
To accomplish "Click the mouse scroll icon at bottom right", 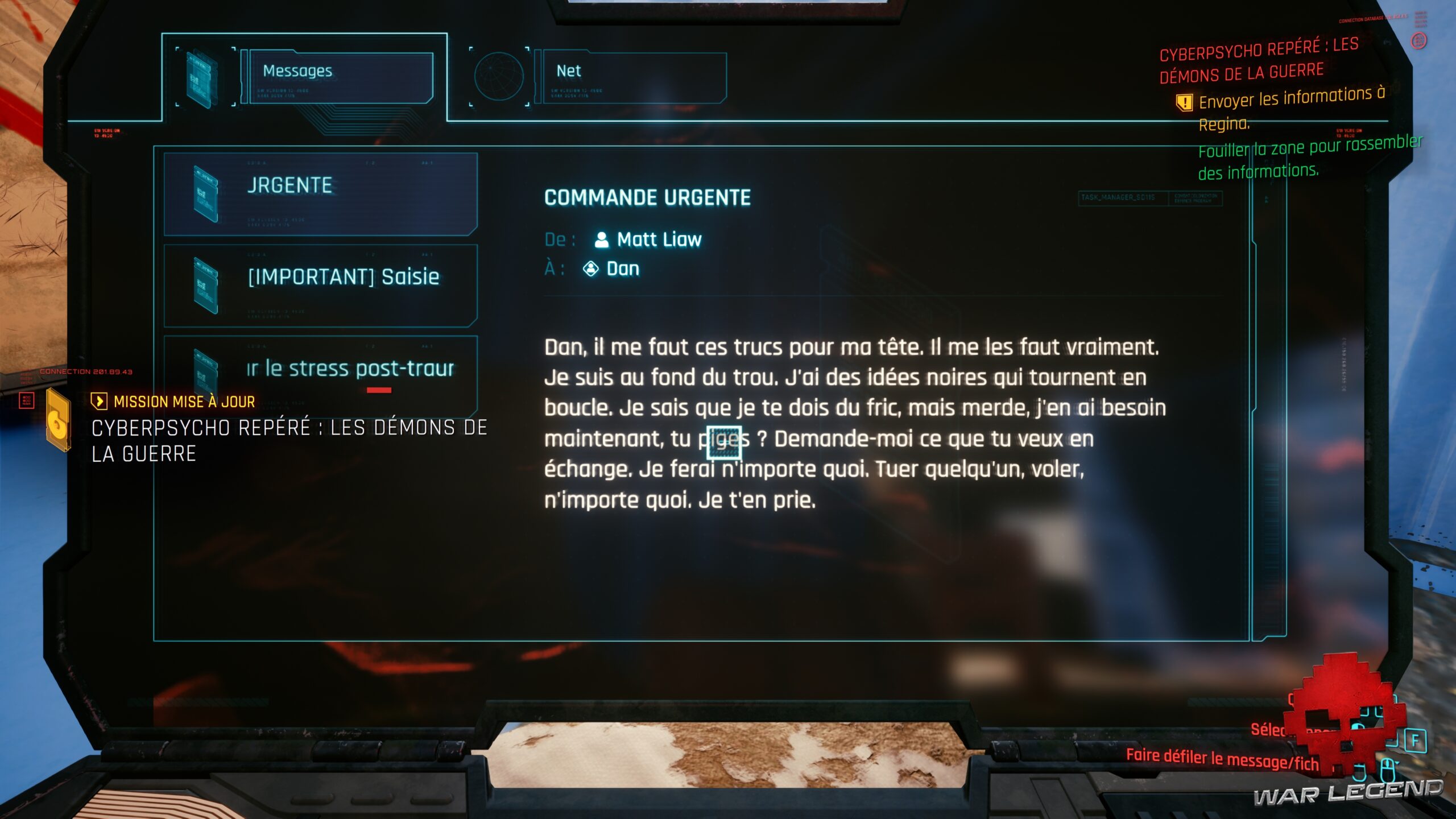I will pyautogui.click(x=1388, y=768).
